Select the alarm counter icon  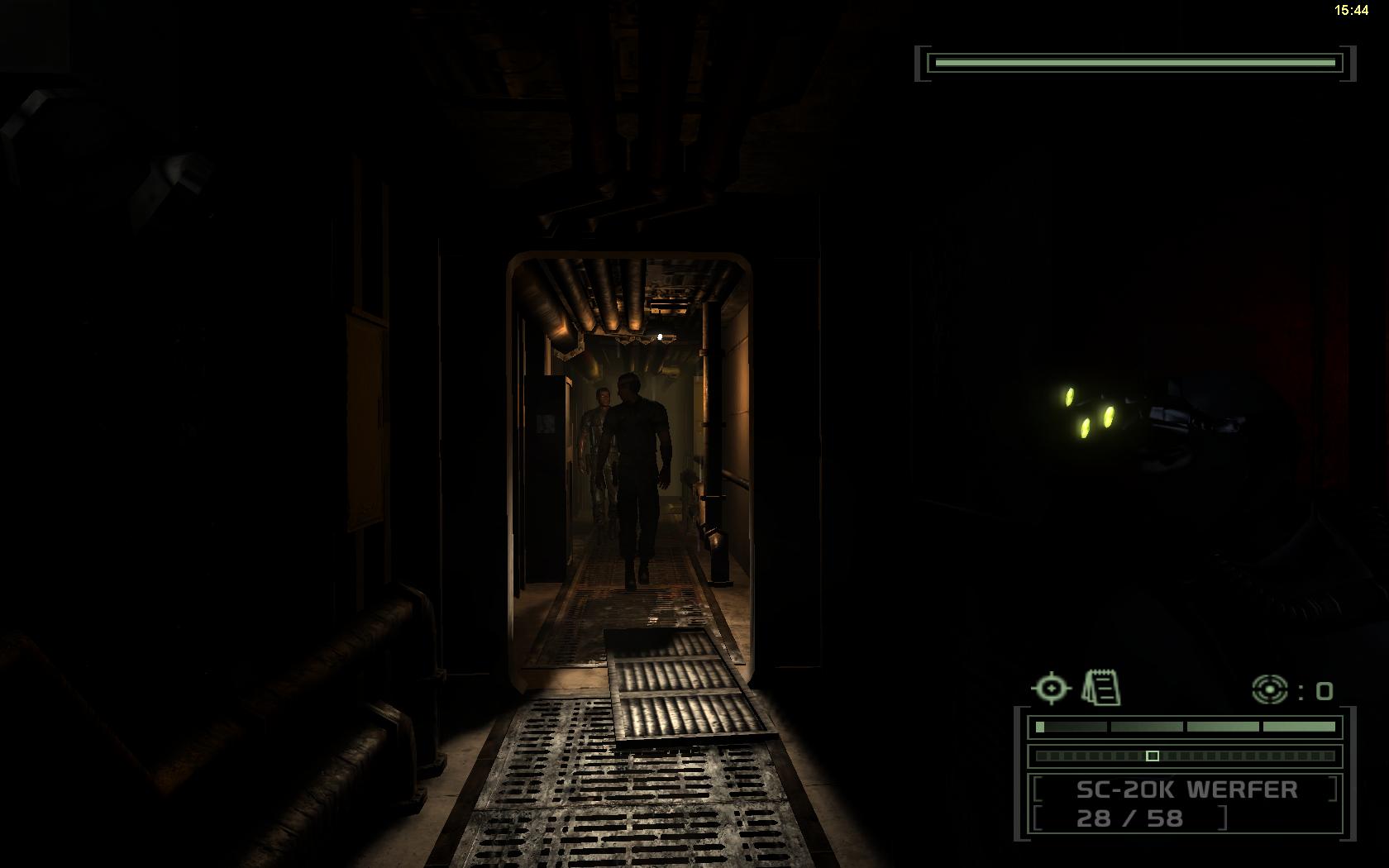pos(1270,689)
